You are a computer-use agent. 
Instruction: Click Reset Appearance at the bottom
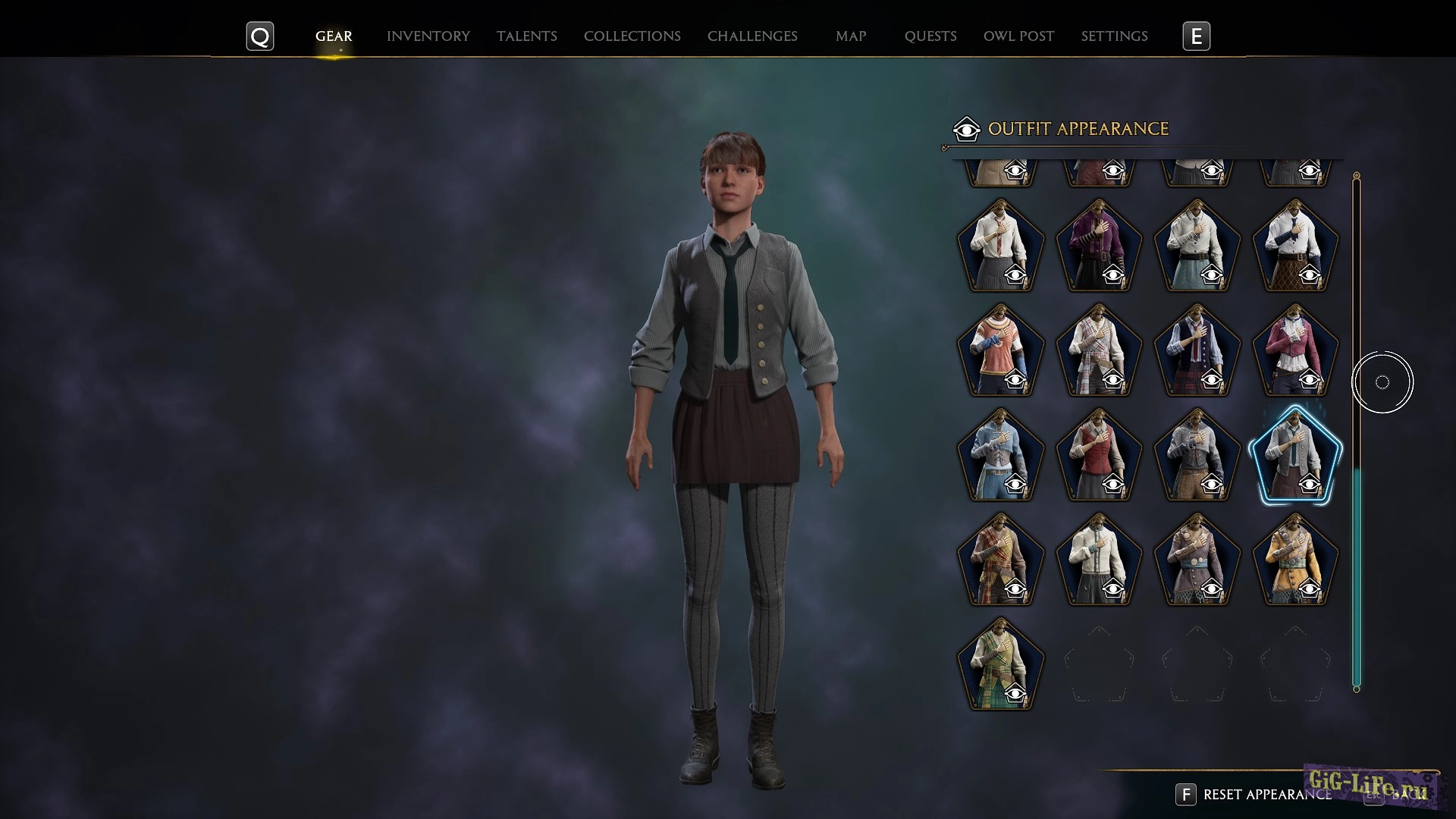tap(1266, 794)
